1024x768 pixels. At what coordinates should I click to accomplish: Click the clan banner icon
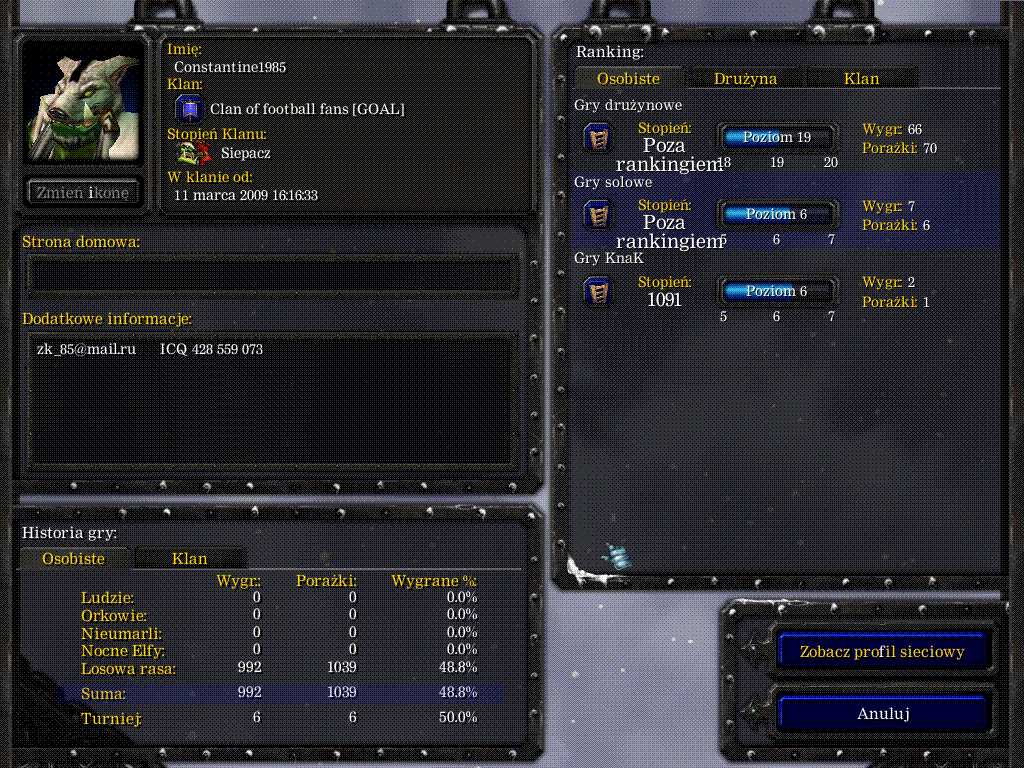pos(189,109)
